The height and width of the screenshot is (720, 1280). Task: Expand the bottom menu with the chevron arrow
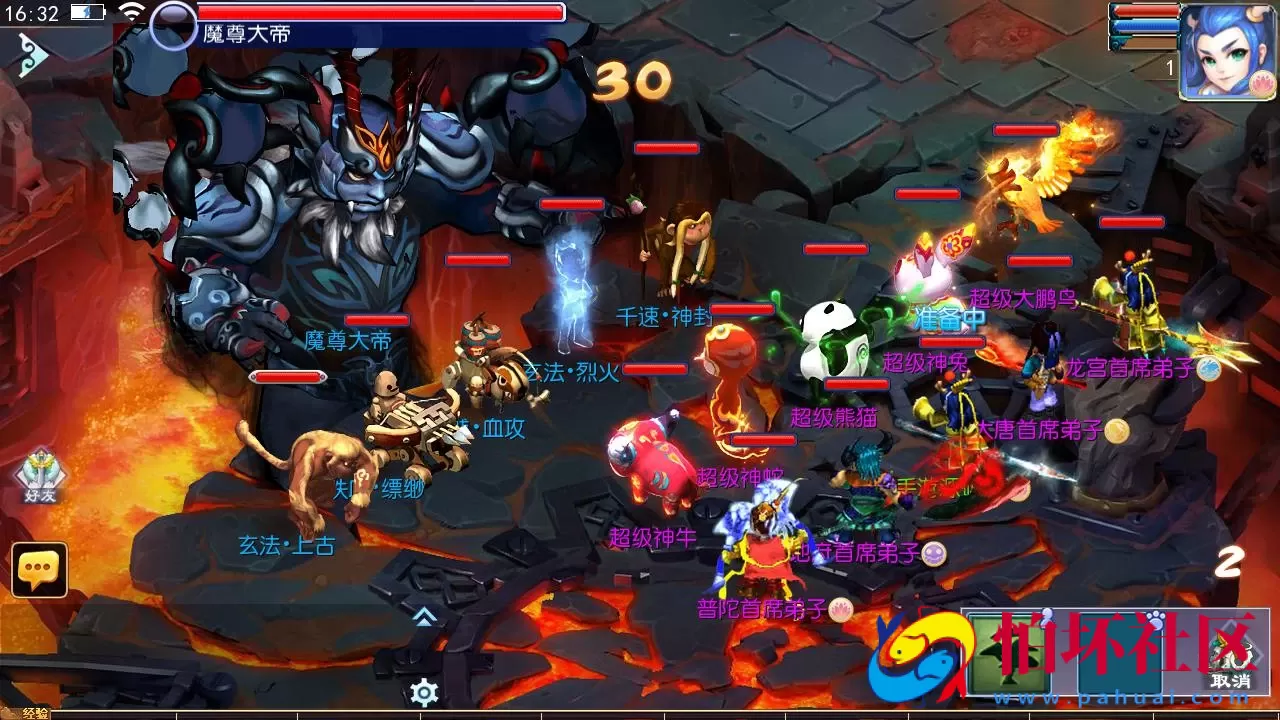tap(424, 616)
